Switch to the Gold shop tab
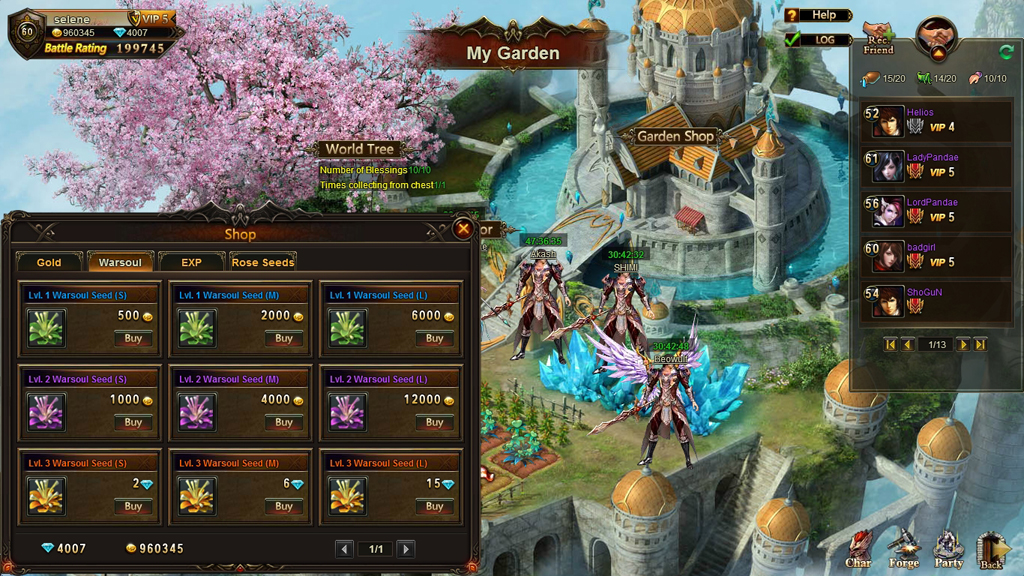 49,262
